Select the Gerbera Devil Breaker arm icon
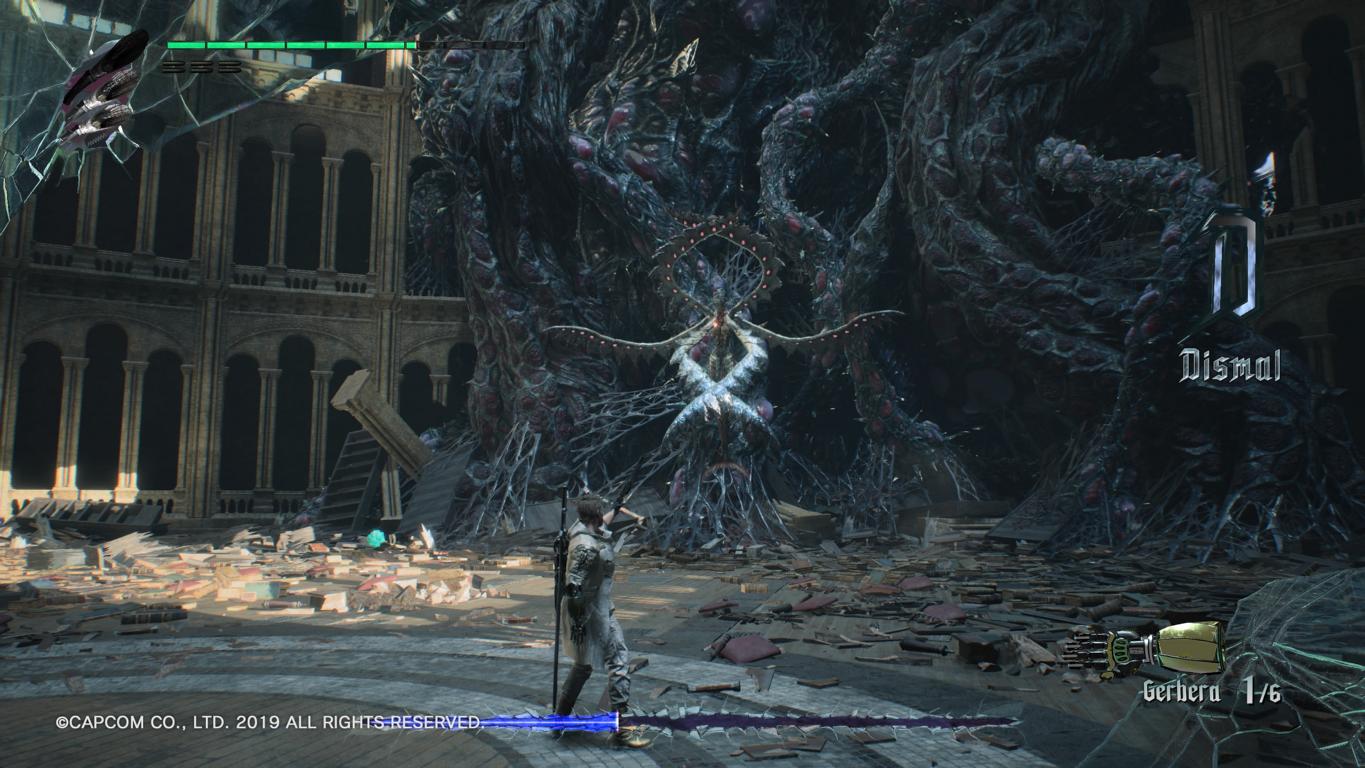Screen dimensions: 1365x768 pos(1144,646)
